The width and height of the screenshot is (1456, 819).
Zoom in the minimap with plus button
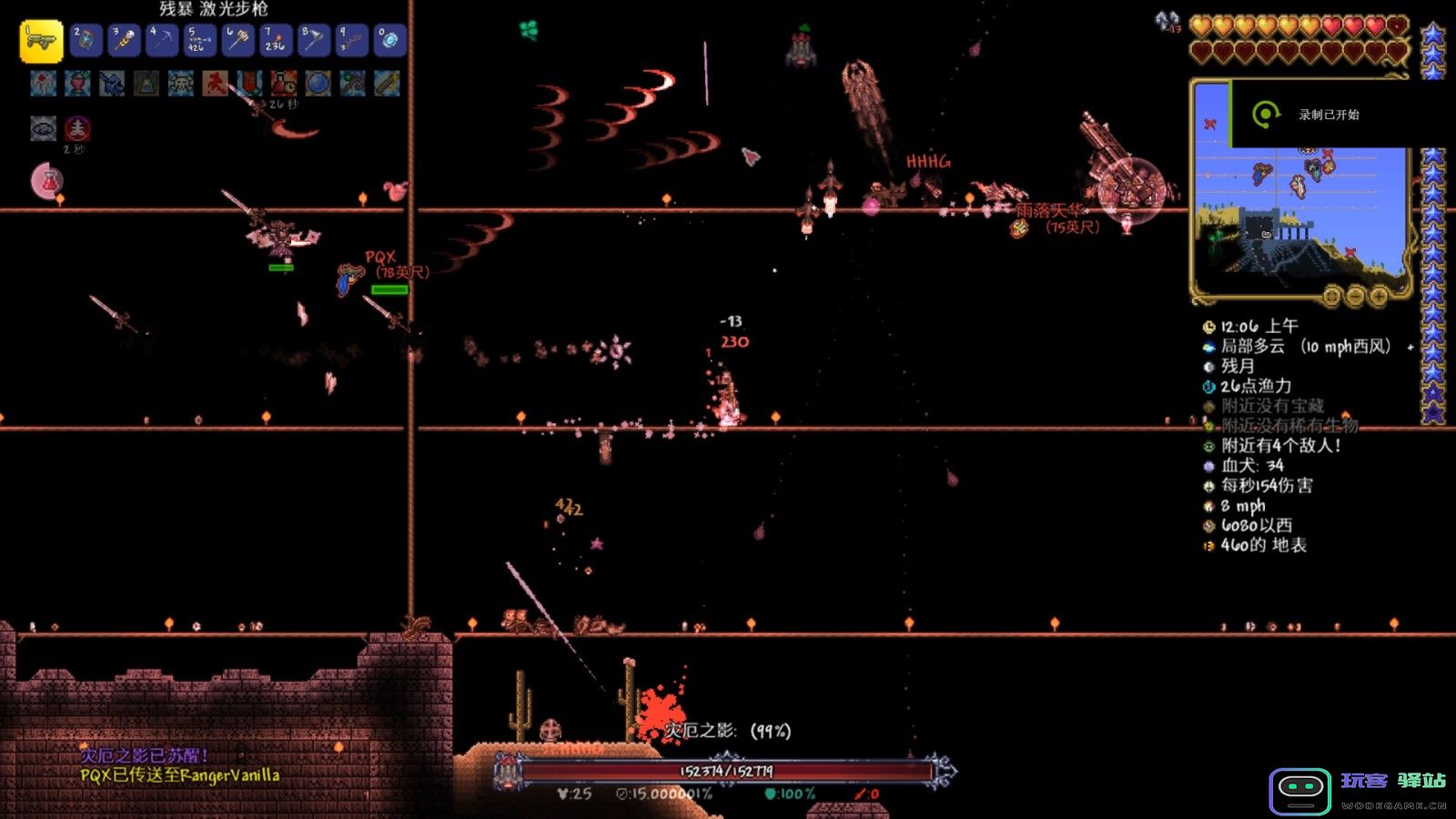(1378, 296)
